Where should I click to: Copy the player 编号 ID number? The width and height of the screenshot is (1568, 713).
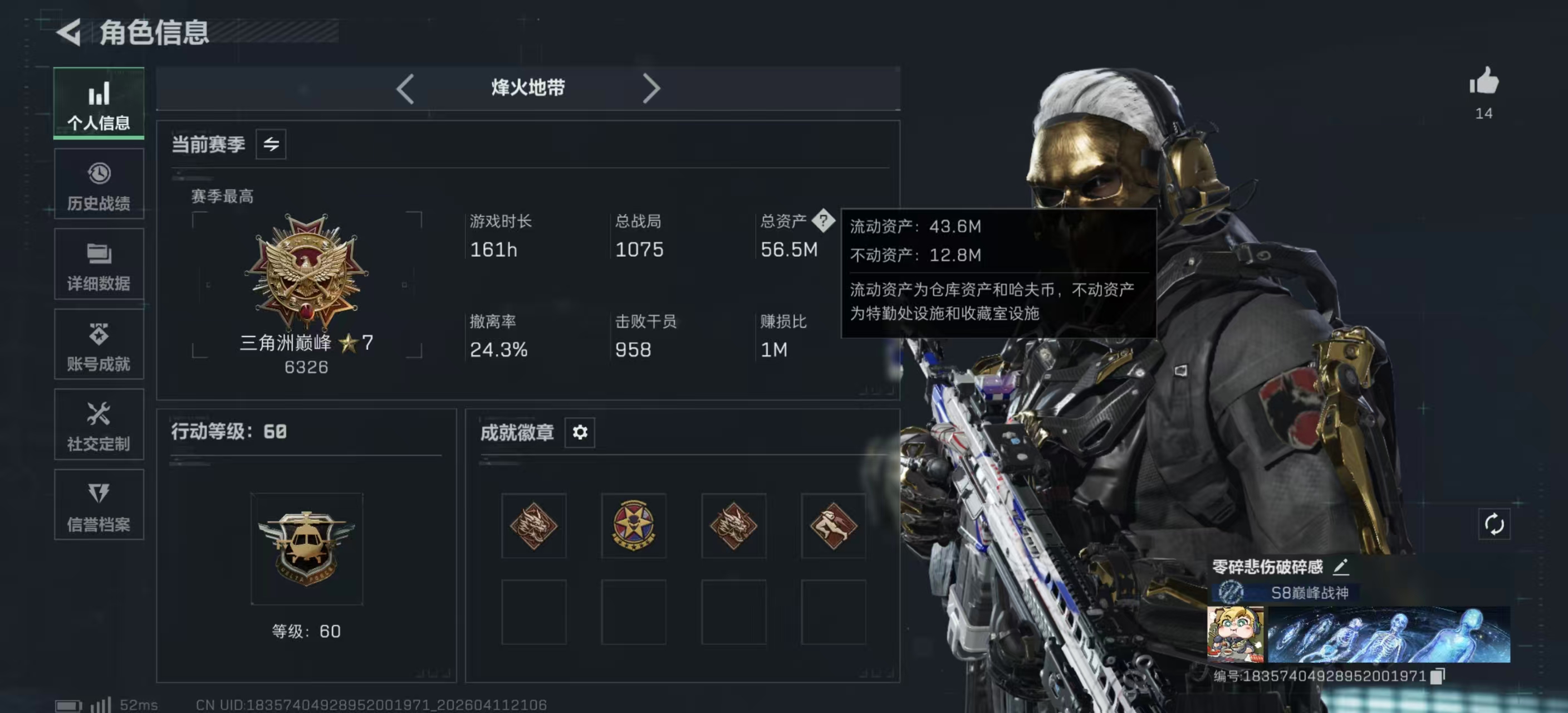pos(1437,676)
